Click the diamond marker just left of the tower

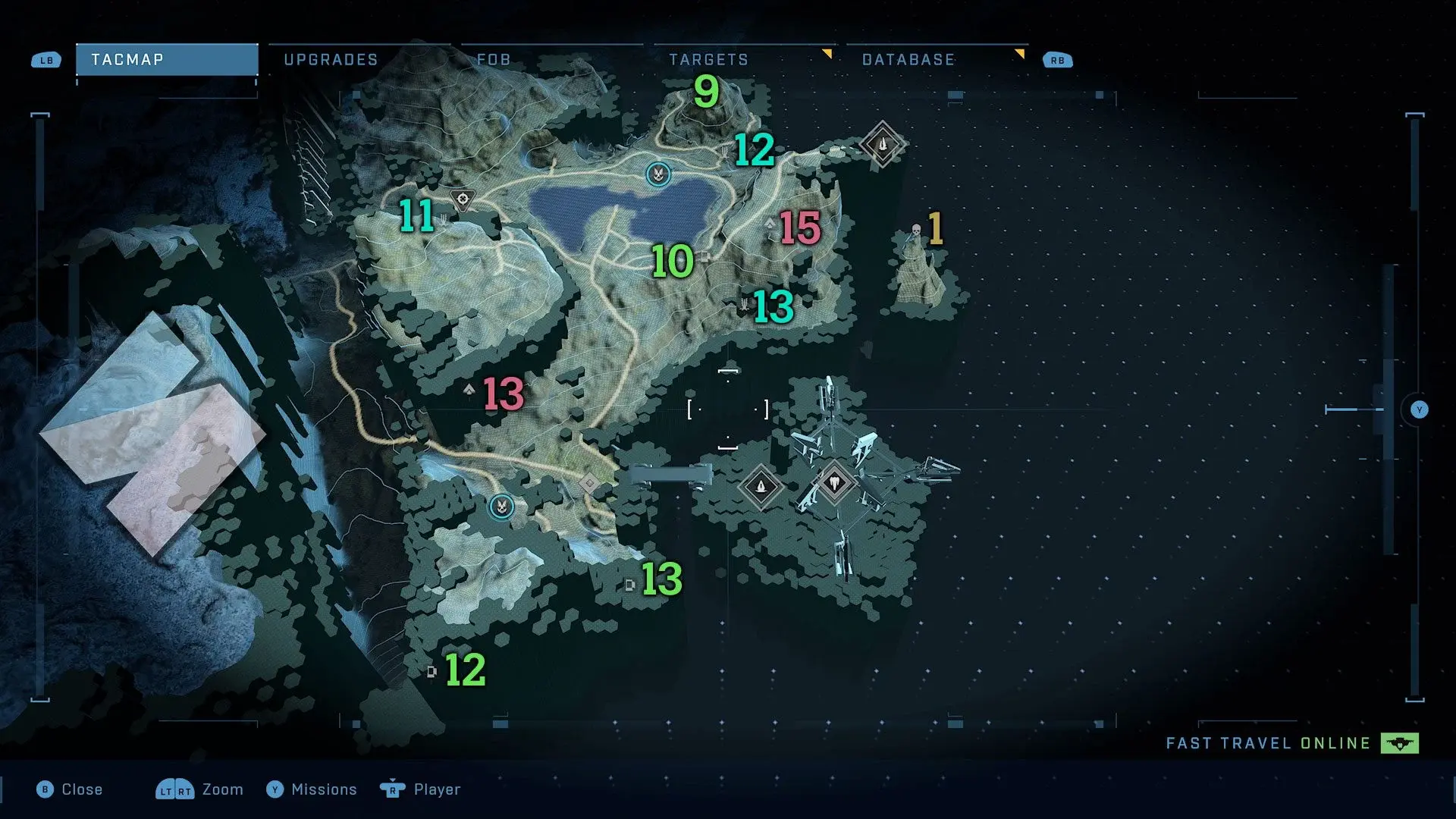click(x=761, y=486)
